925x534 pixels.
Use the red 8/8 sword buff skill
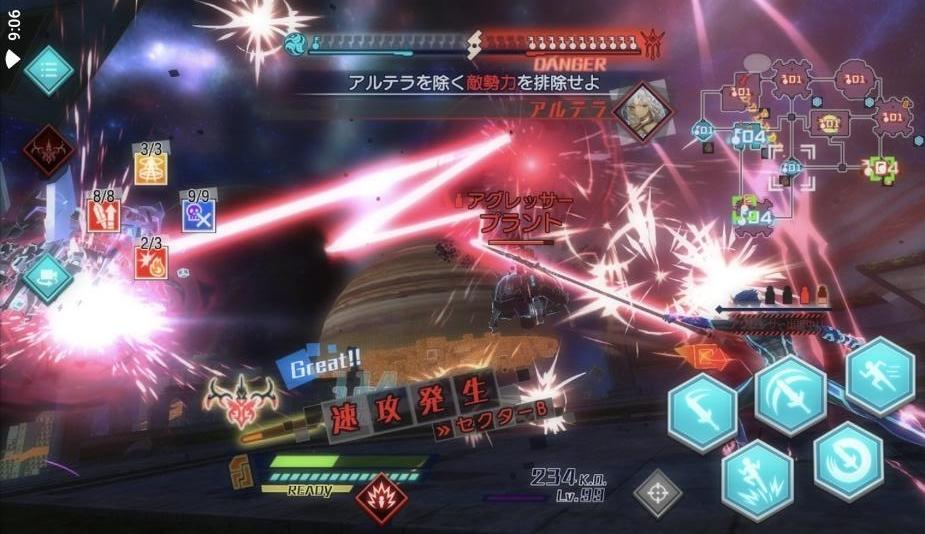coord(103,214)
